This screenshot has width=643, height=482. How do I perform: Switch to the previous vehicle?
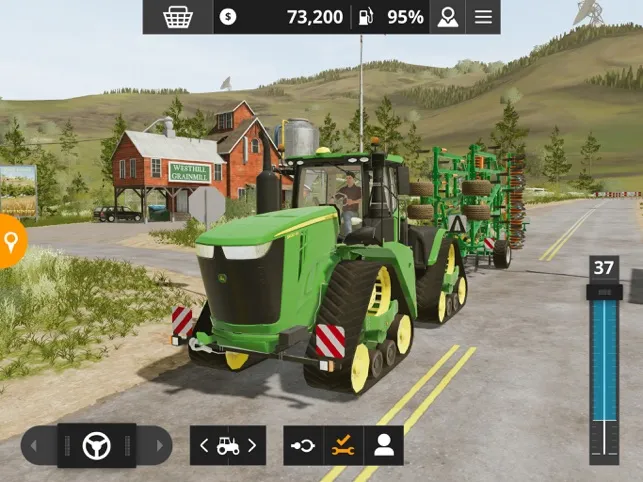[205, 446]
